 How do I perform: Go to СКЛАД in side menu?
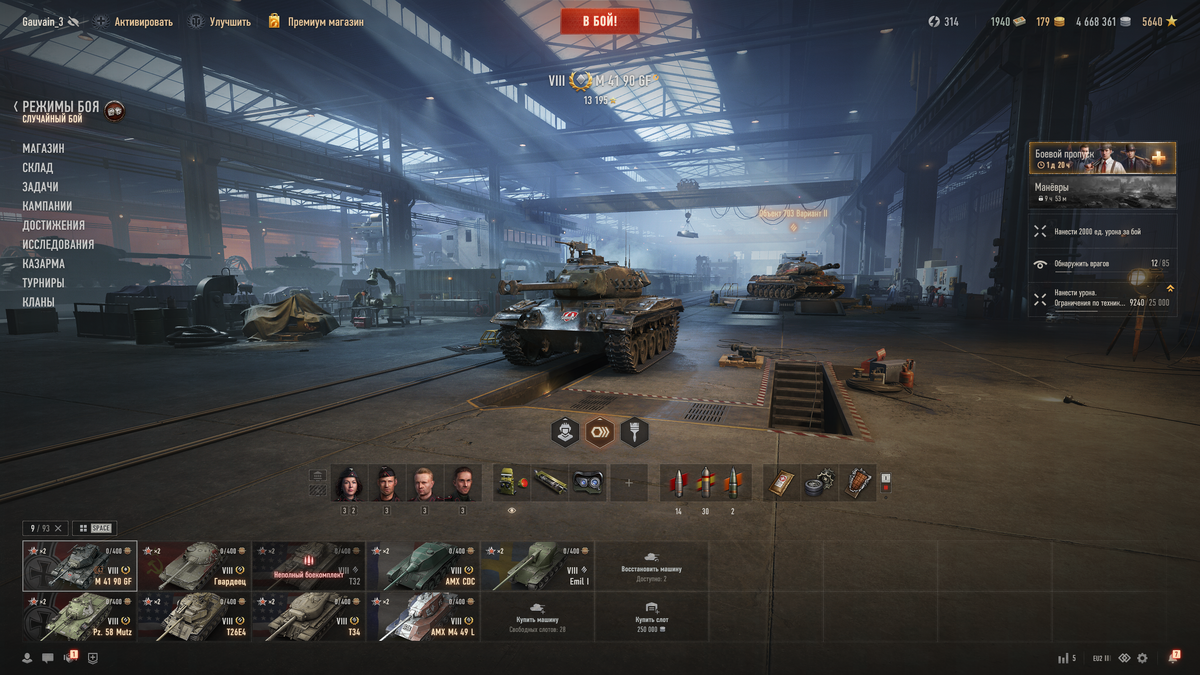38,168
